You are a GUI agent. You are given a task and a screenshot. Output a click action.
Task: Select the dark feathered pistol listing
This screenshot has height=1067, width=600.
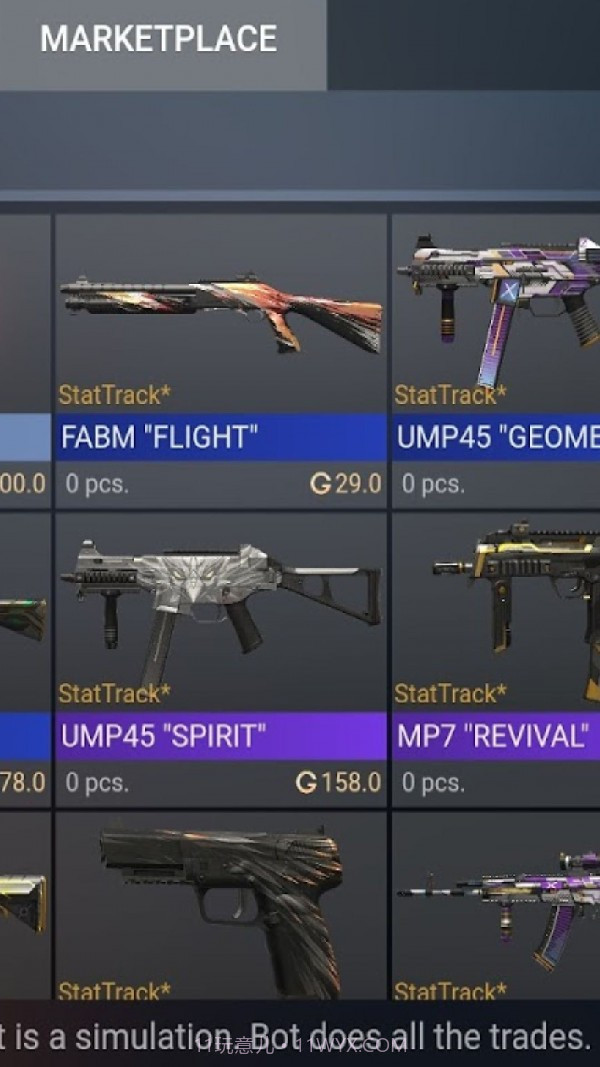pos(221,905)
